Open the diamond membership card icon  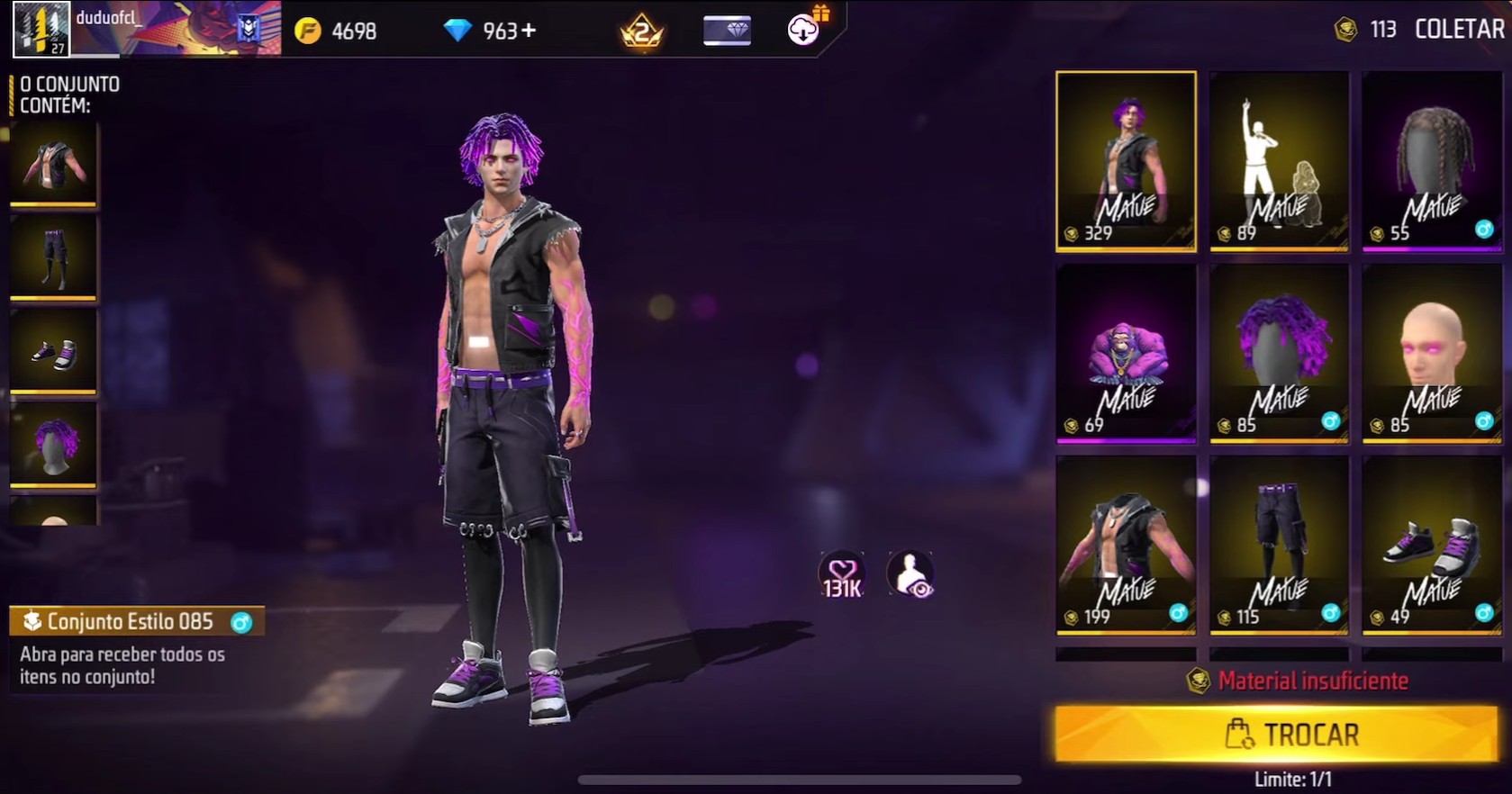(726, 30)
